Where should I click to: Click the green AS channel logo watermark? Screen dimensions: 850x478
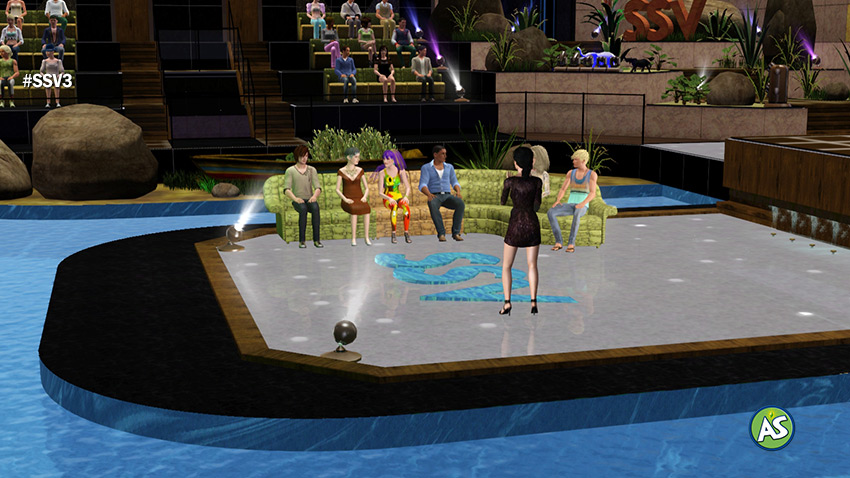[x=771, y=428]
